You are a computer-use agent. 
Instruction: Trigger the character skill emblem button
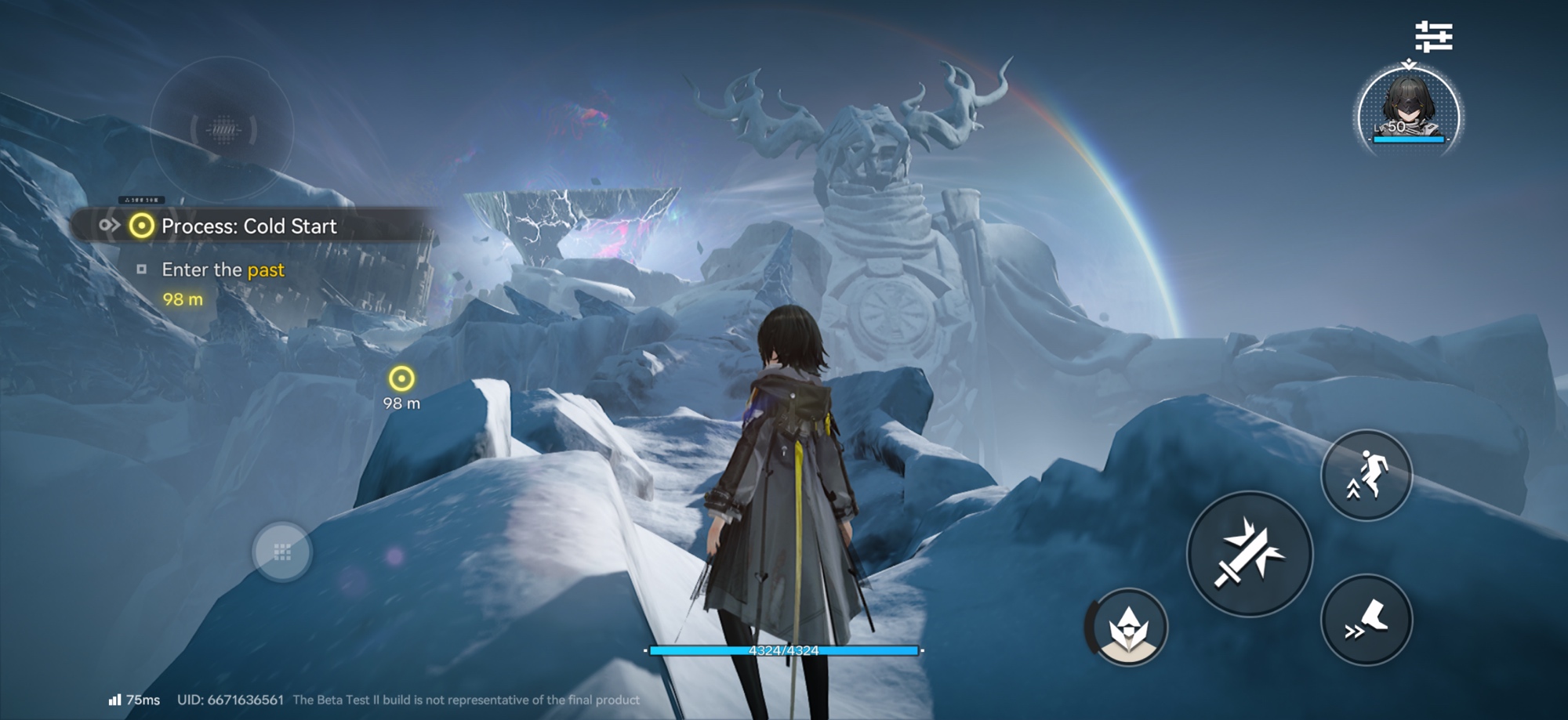pyautogui.click(x=1128, y=627)
